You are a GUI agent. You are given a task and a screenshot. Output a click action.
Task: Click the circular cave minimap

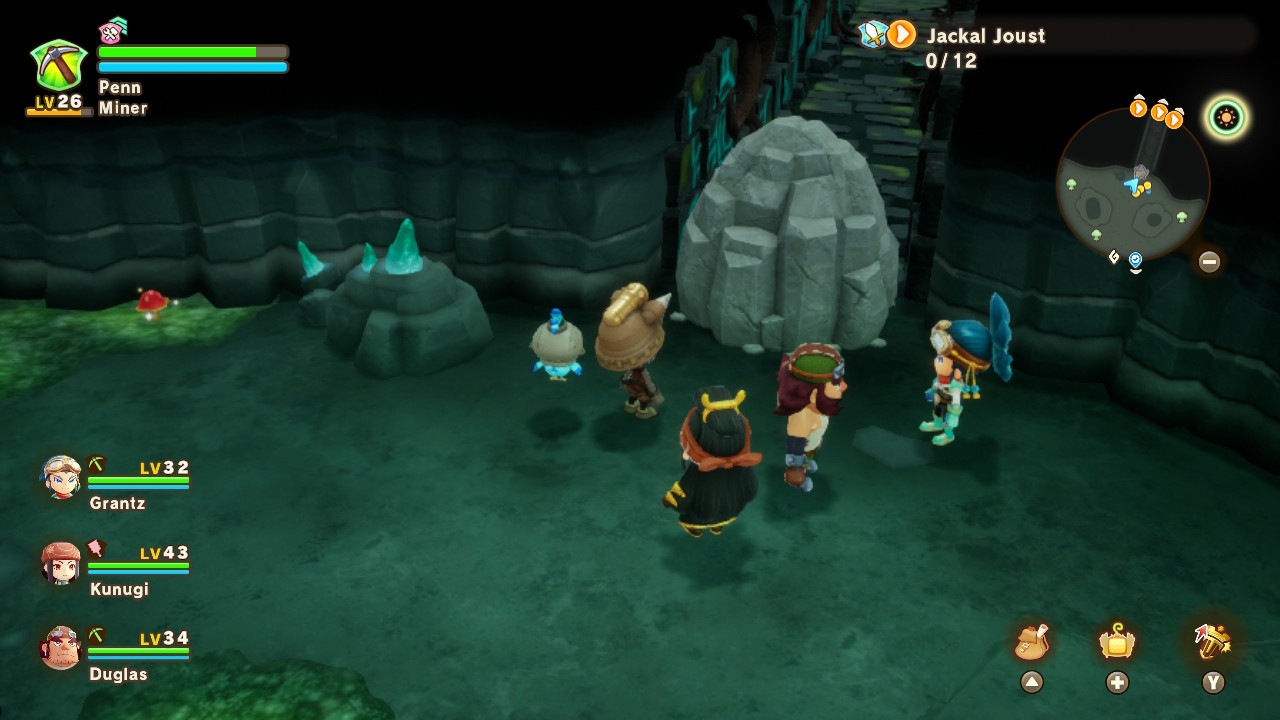tap(1132, 184)
